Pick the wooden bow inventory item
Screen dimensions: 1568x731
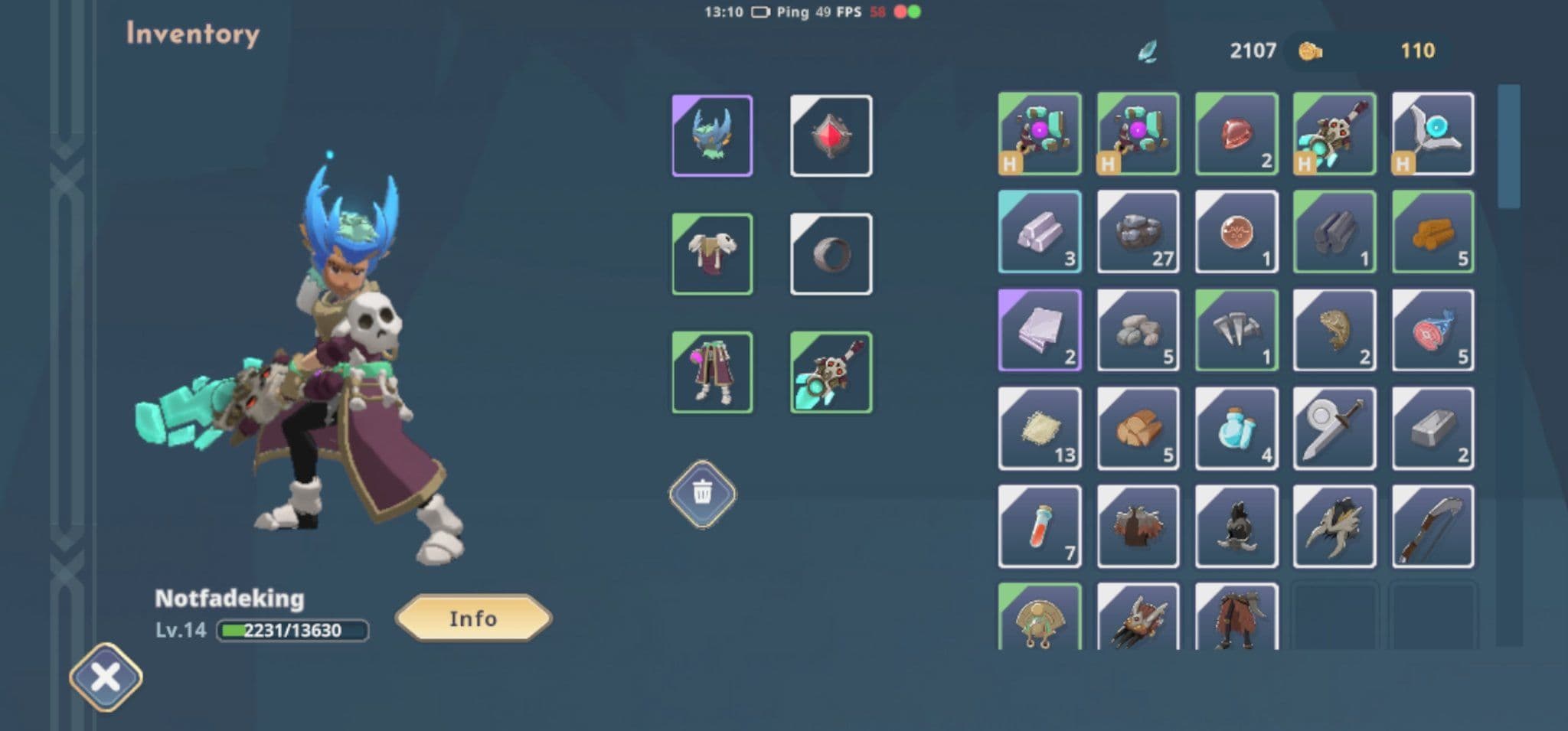tap(1432, 526)
